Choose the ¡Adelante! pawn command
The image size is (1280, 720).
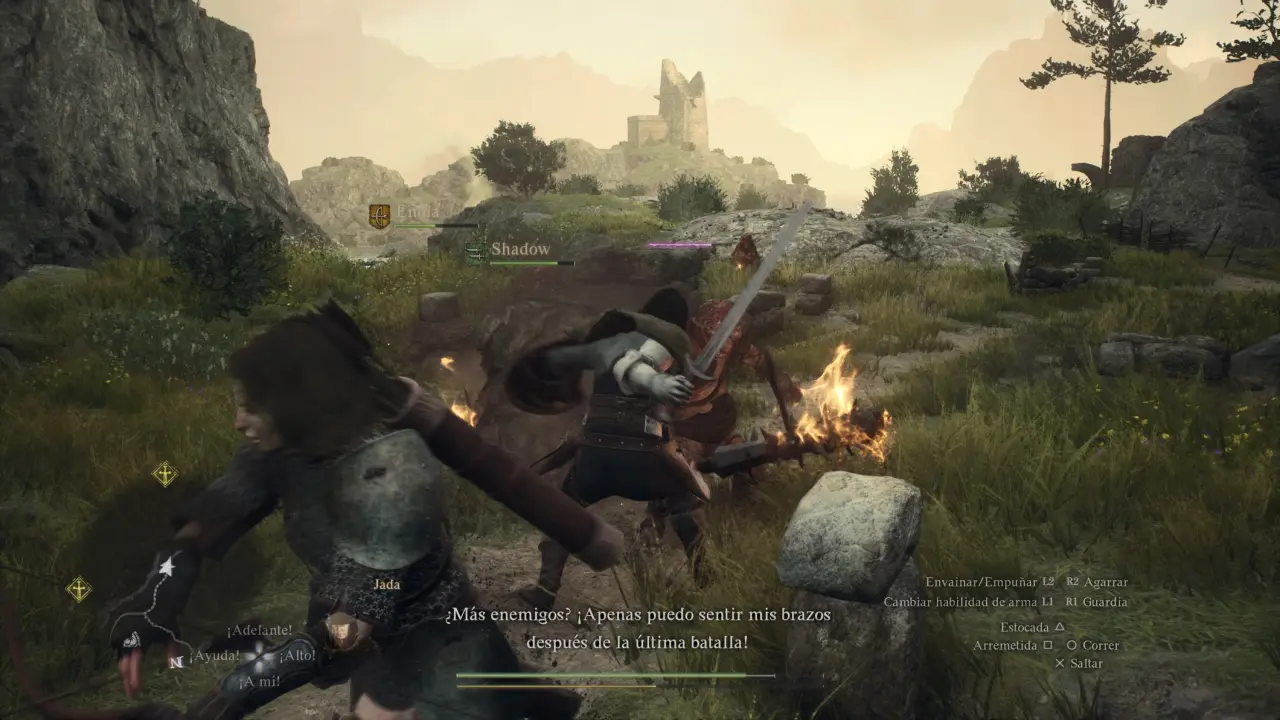[259, 630]
